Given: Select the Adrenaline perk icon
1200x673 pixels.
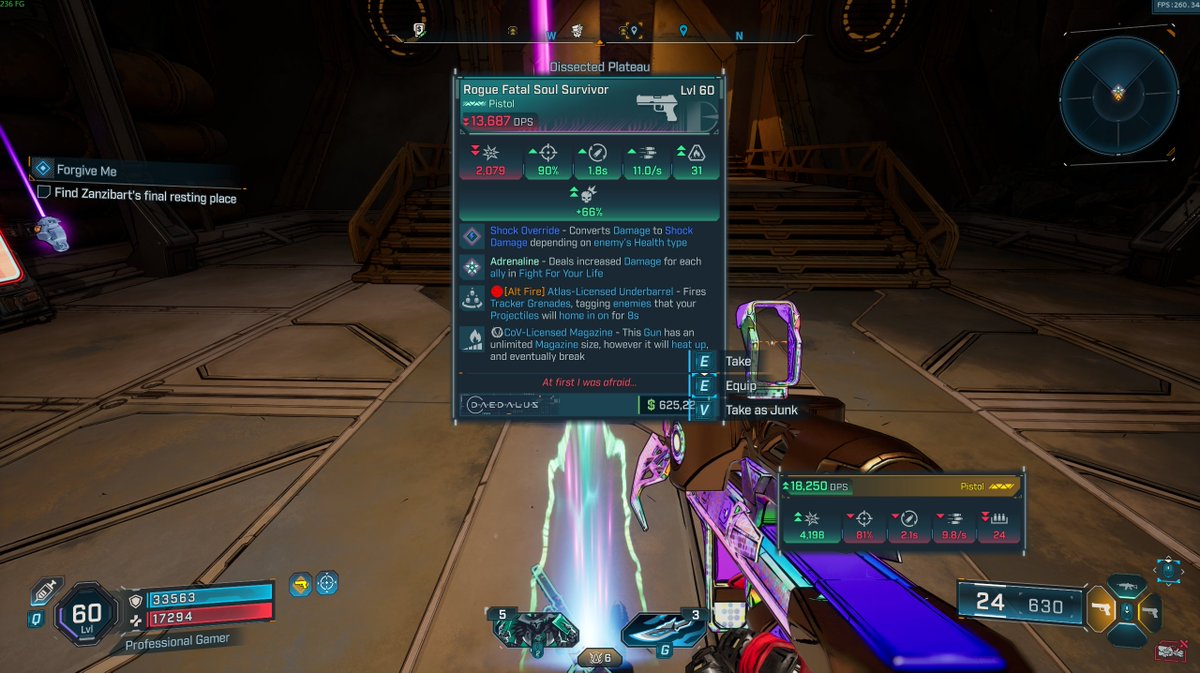Looking at the screenshot, I should tap(472, 267).
